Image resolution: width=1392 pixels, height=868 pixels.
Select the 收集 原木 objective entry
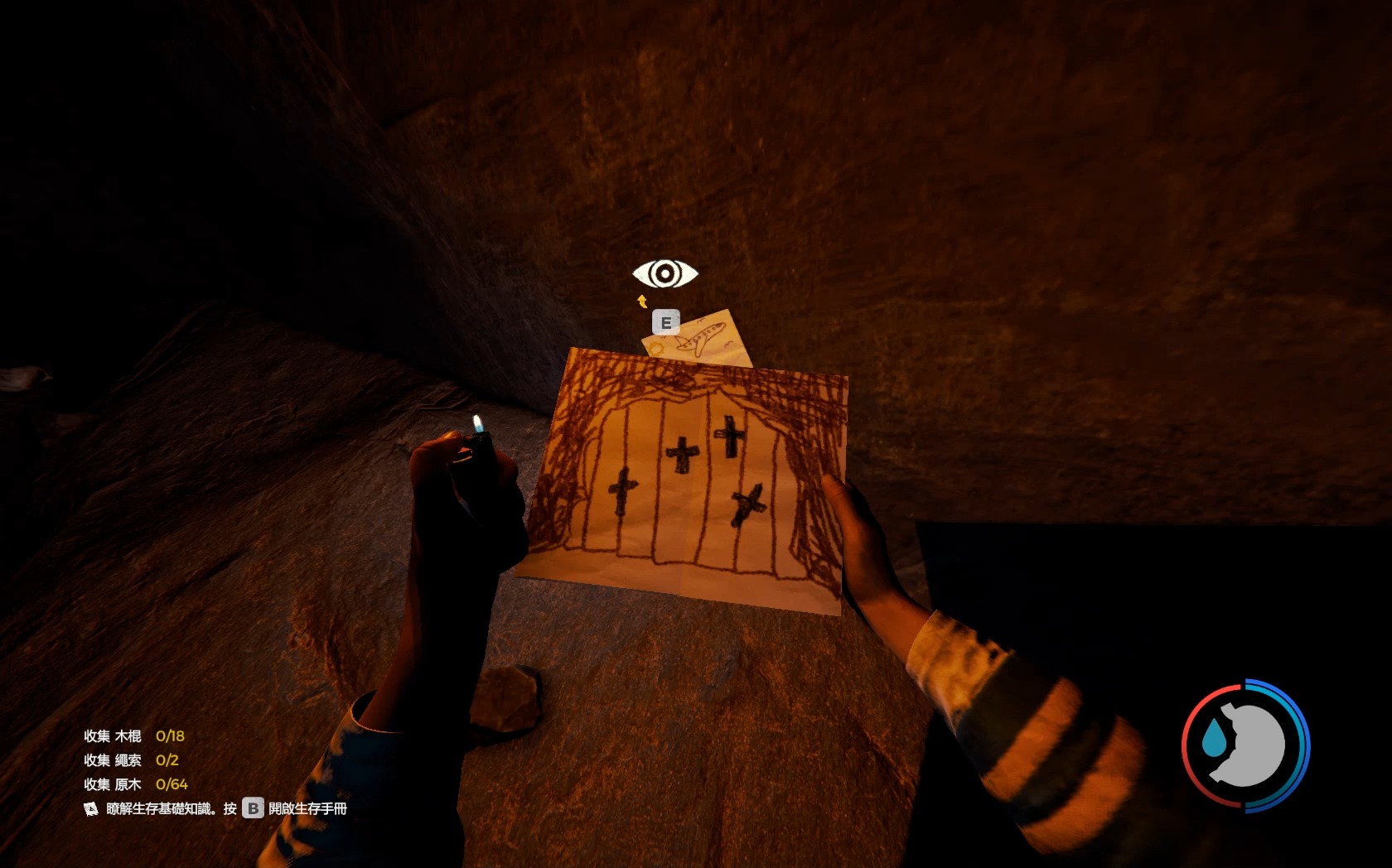135,784
